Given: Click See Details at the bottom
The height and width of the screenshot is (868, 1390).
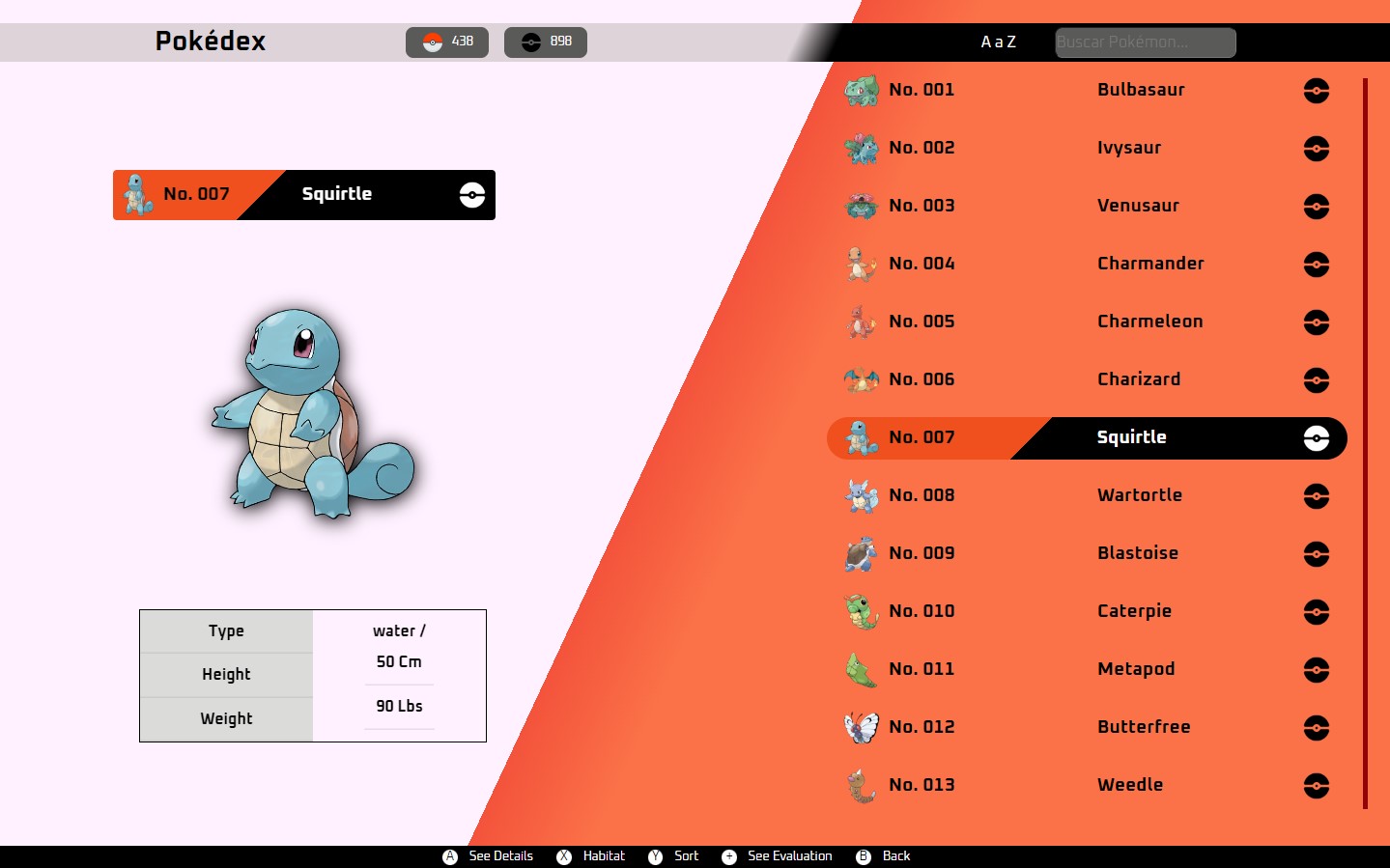Looking at the screenshot, I should pos(490,856).
